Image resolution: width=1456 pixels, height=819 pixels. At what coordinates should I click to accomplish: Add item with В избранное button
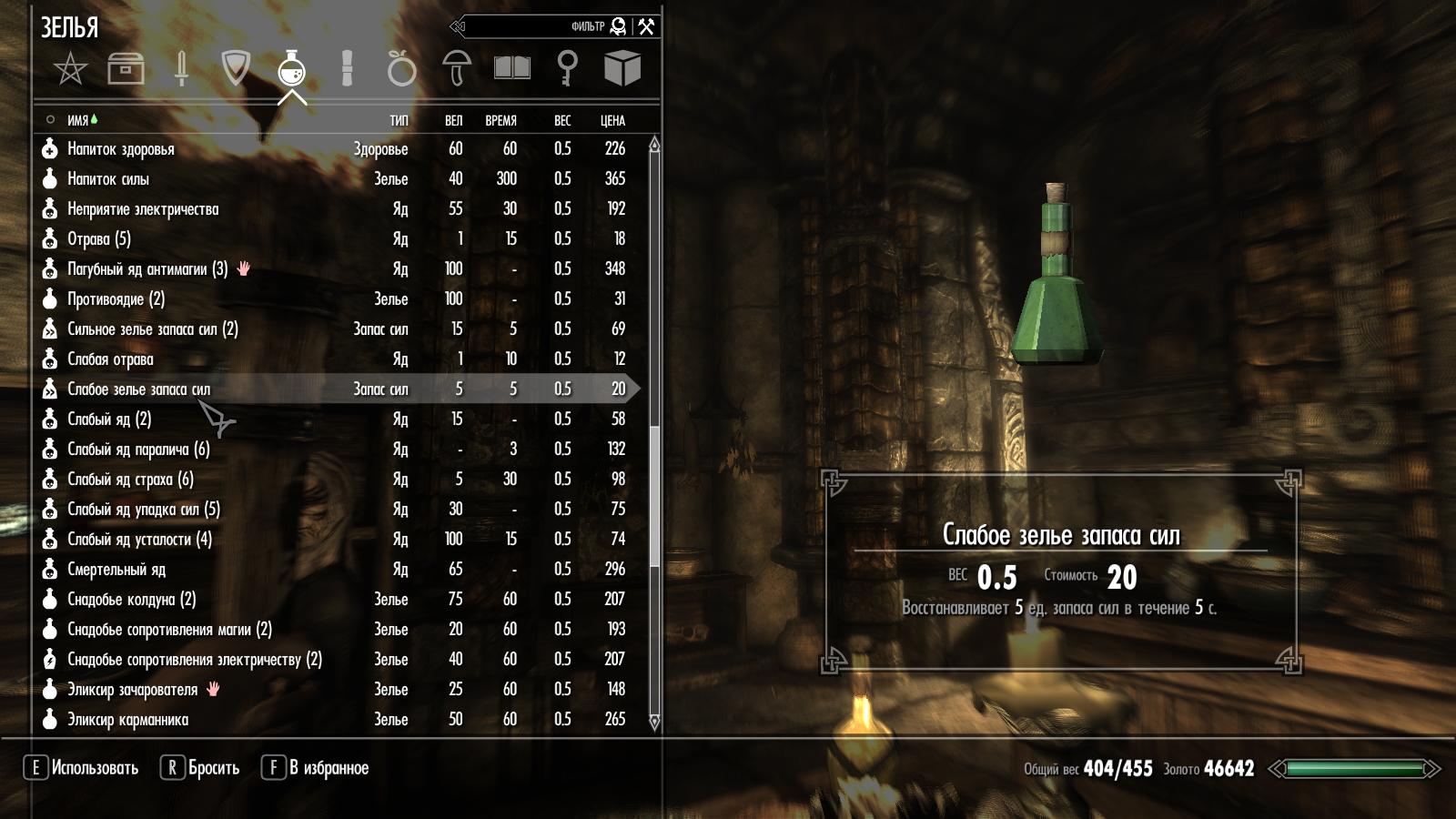pyautogui.click(x=316, y=768)
